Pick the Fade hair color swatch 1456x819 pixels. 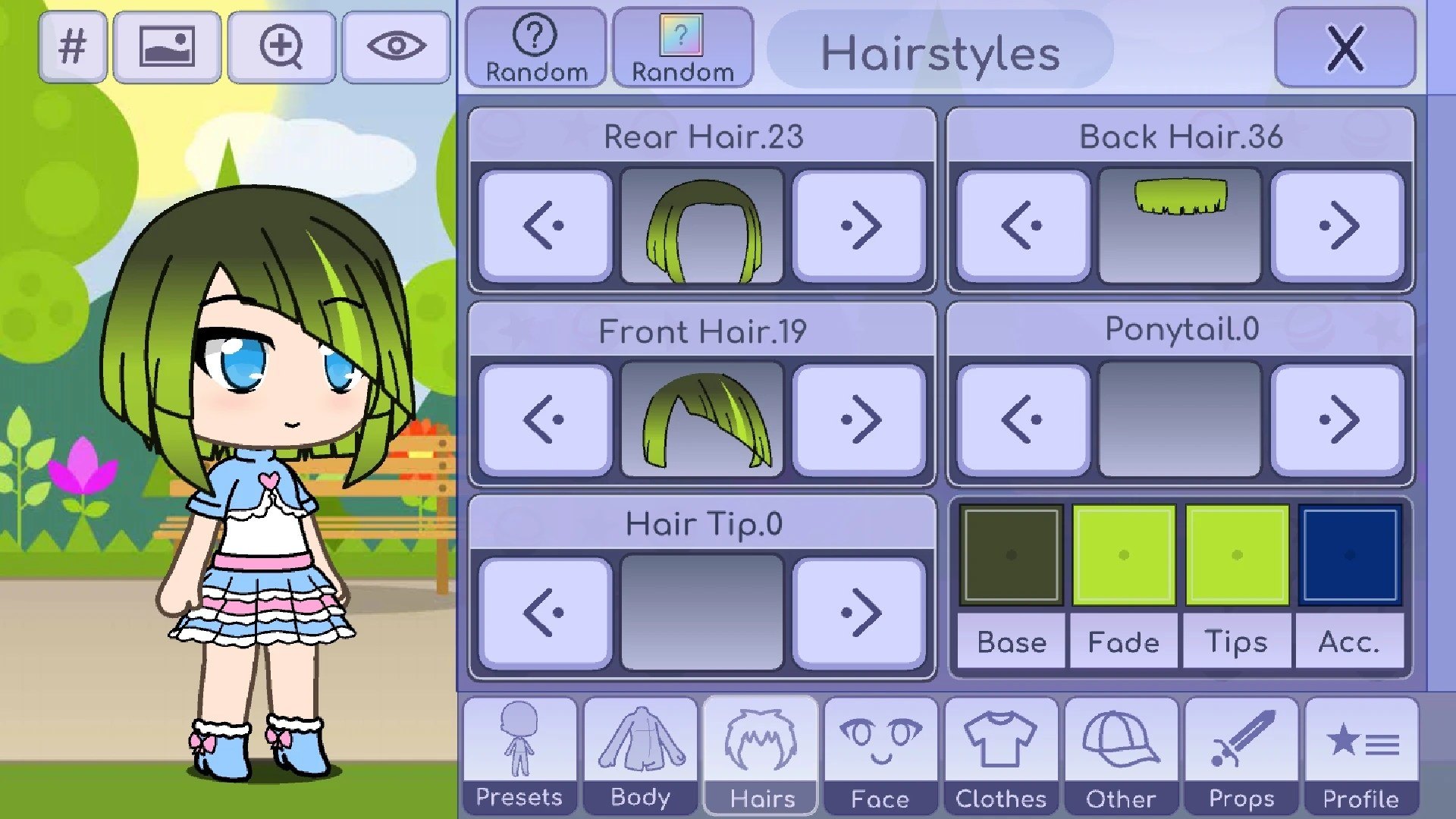click(1124, 555)
